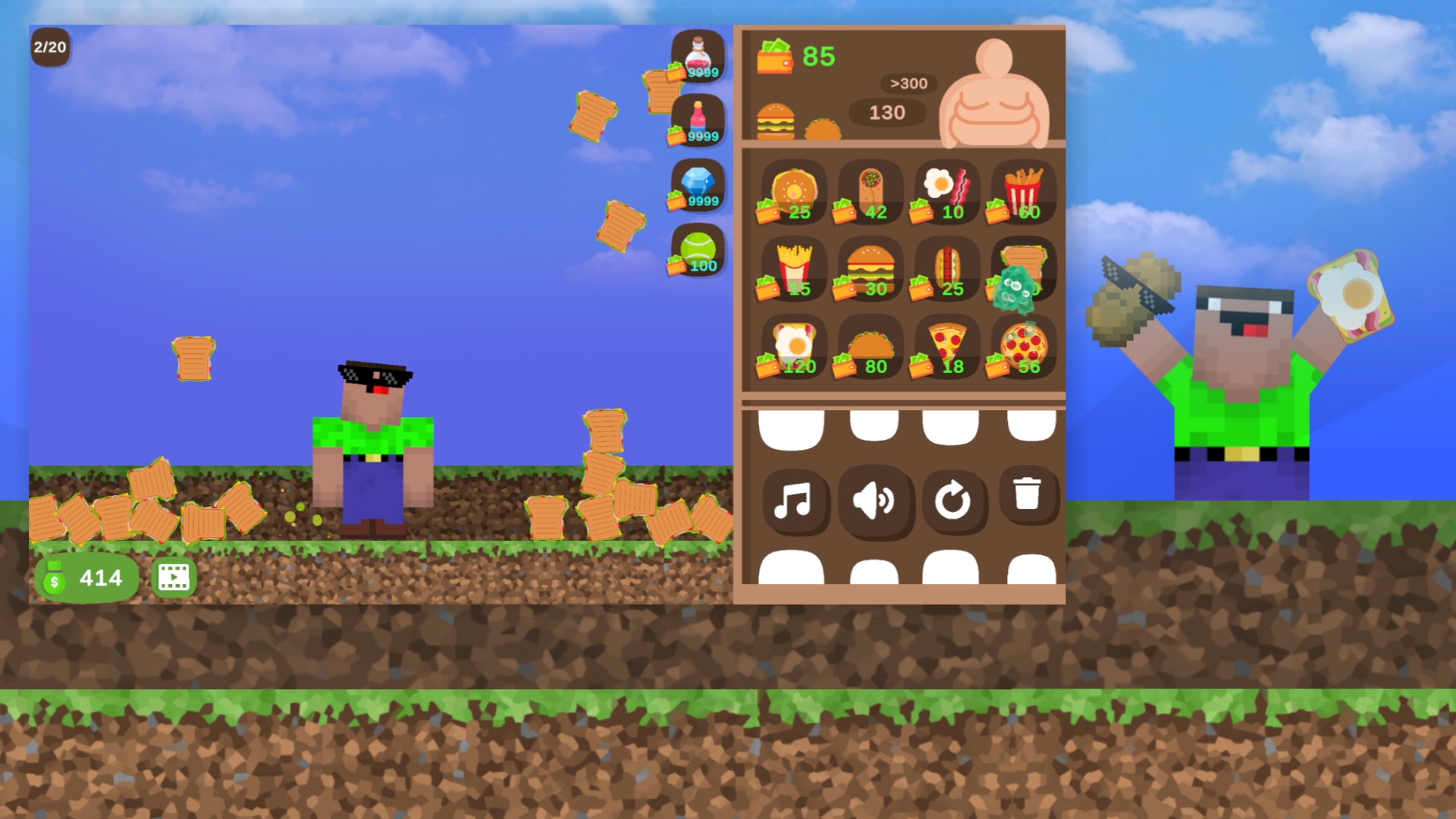Select the pizza slice for 18
This screenshot has height=819, width=1456.
coord(949,347)
